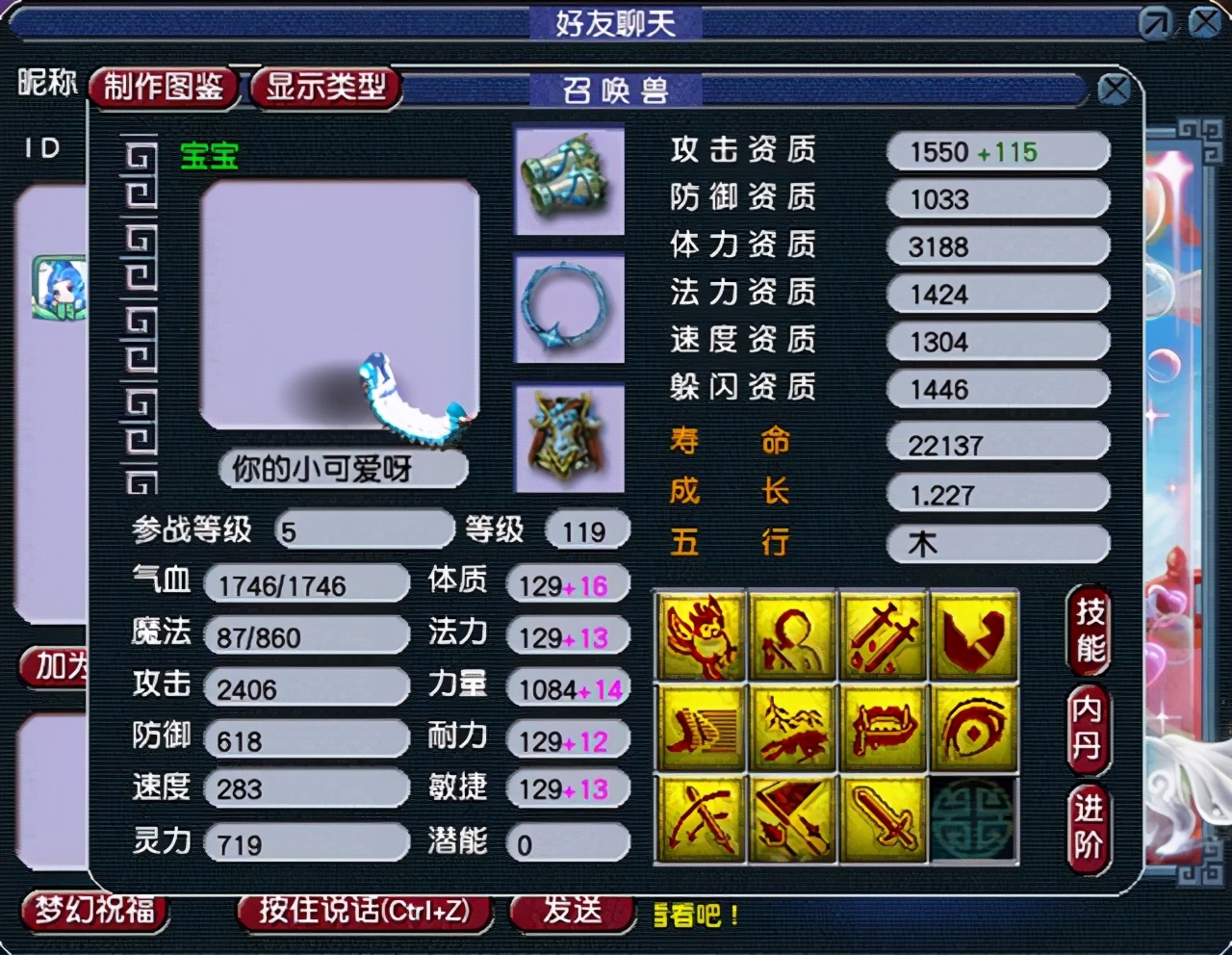Switch to the 显示类型 tab
This screenshot has width=1232, height=955.
[x=324, y=87]
